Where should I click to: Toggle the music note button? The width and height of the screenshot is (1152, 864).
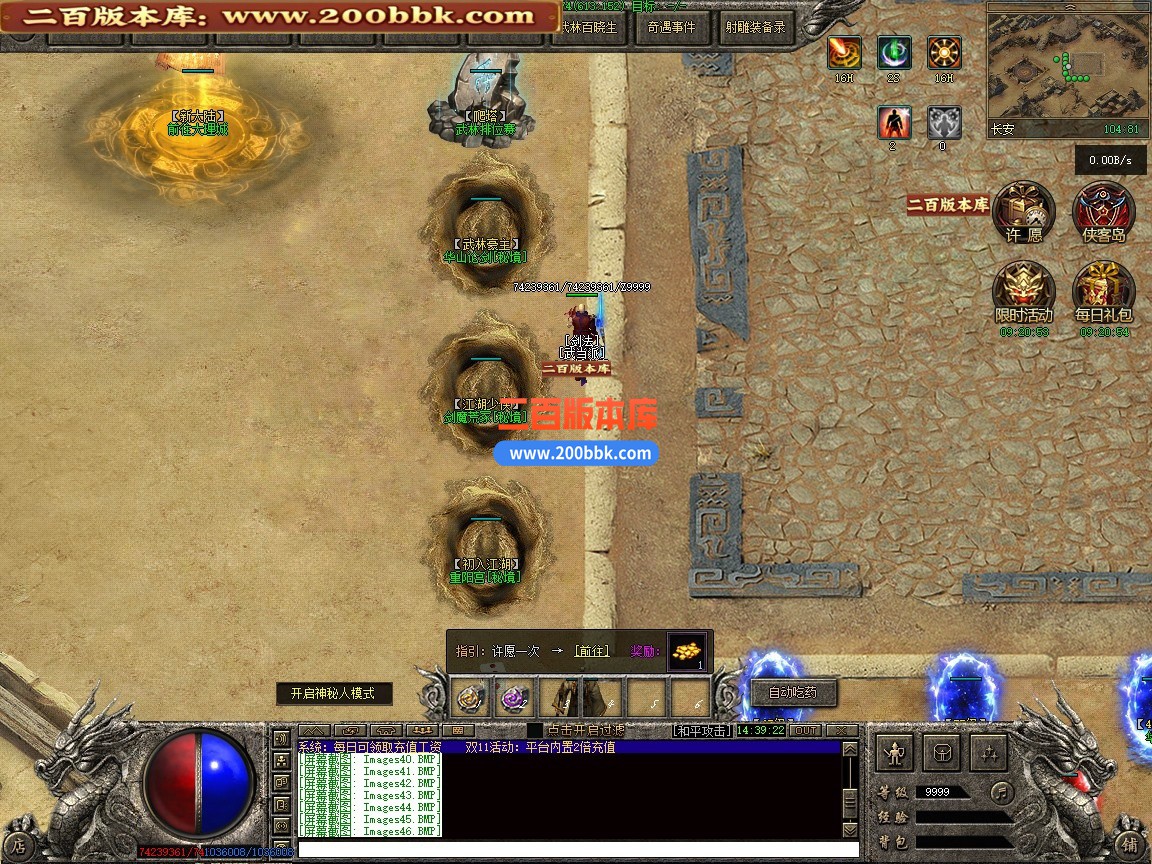tap(1001, 792)
